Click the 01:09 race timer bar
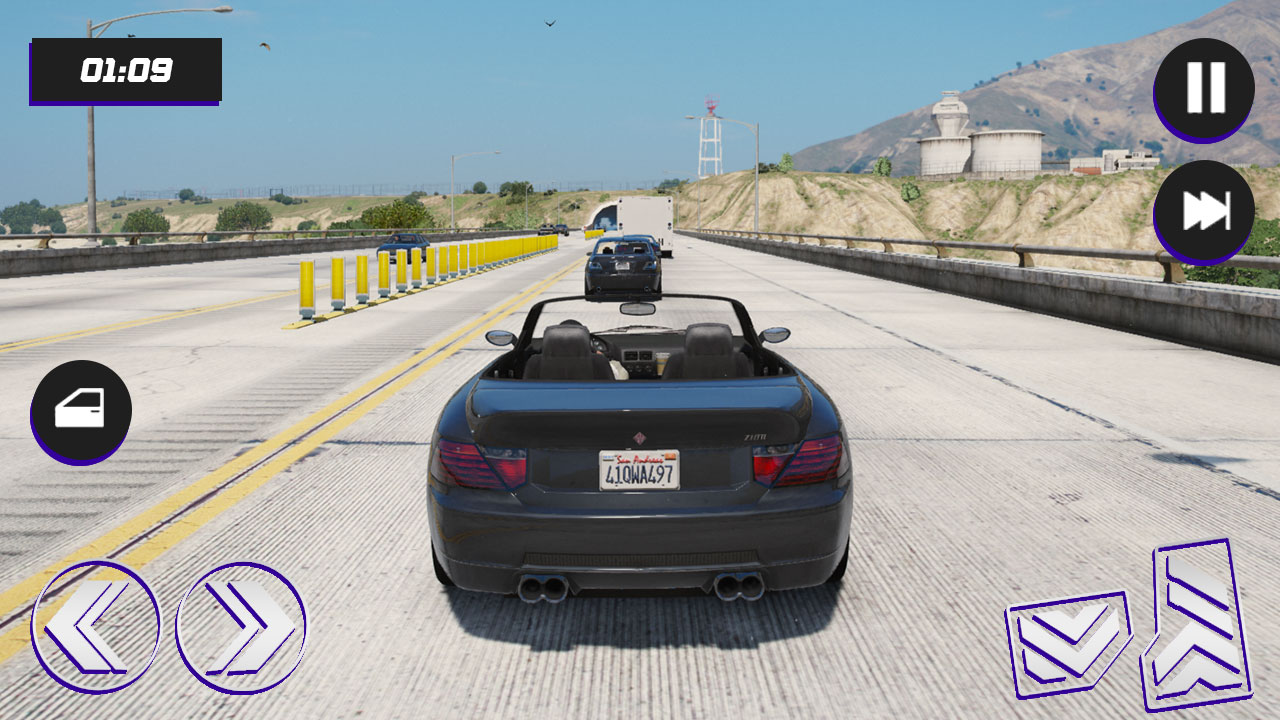1280x720 pixels. [126, 70]
